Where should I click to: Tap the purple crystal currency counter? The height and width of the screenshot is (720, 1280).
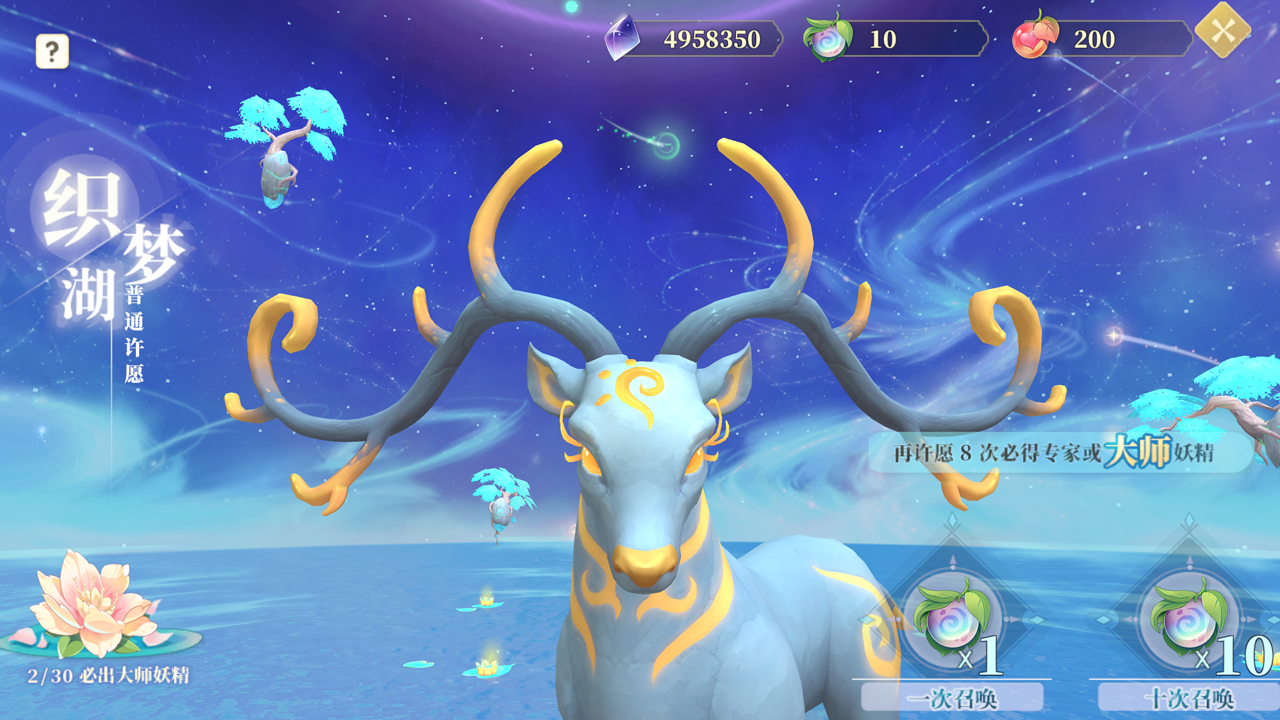(694, 40)
